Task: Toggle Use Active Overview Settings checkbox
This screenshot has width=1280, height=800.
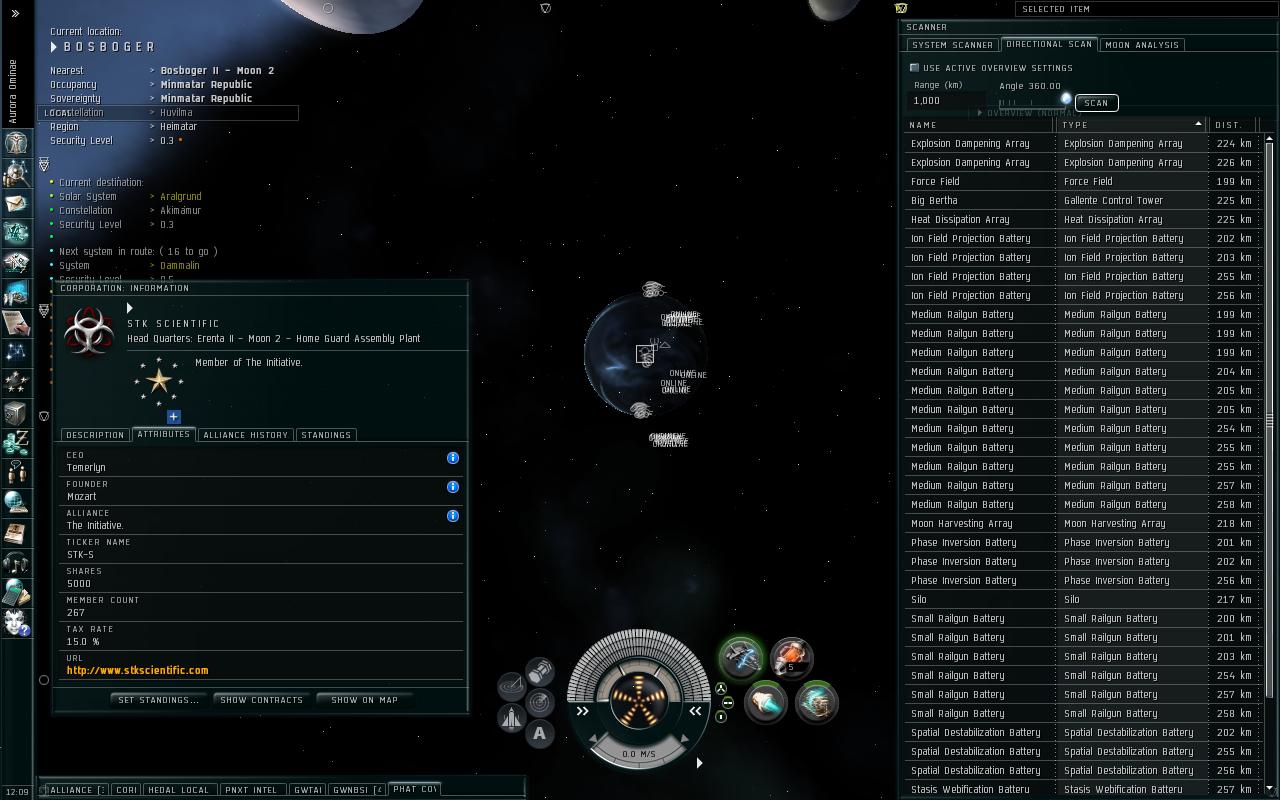Action: click(914, 68)
